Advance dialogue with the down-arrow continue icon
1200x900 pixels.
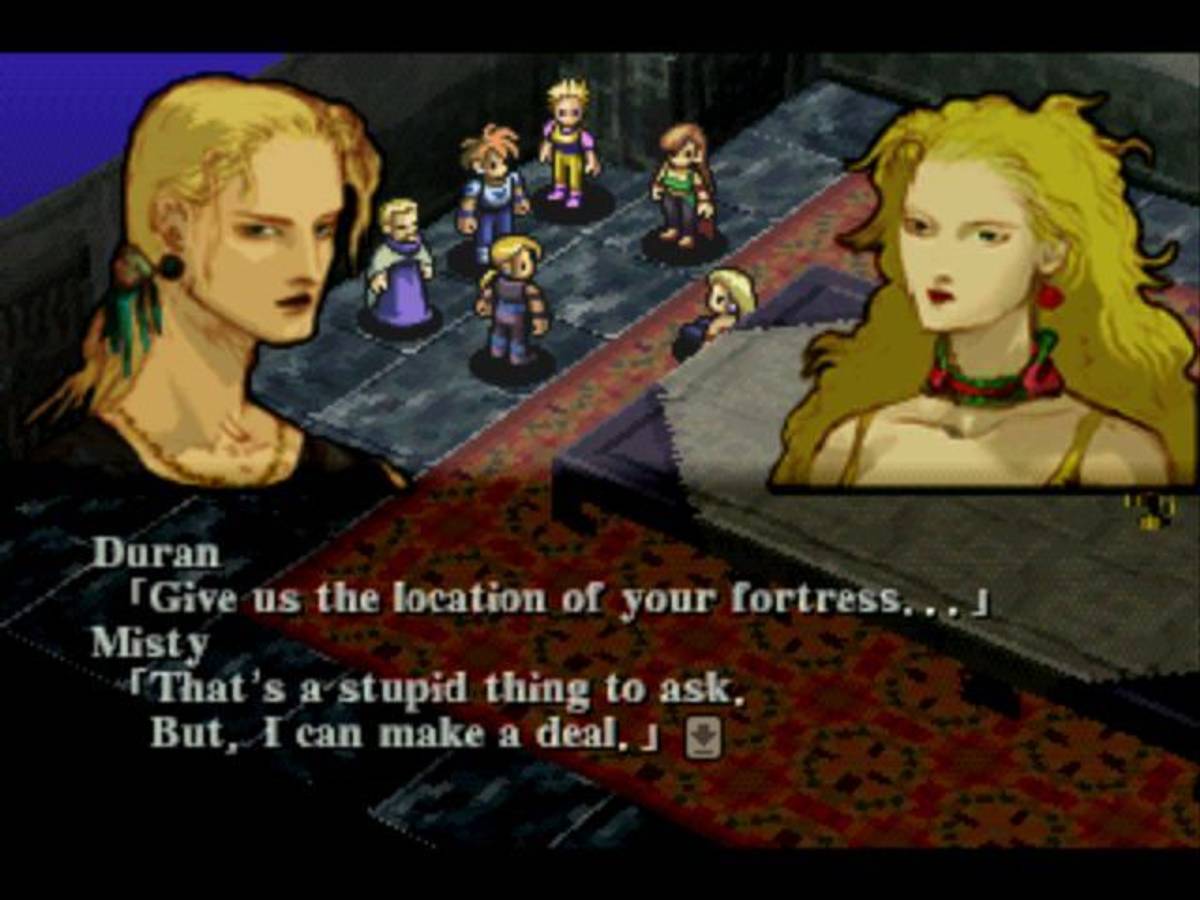pyautogui.click(x=703, y=739)
